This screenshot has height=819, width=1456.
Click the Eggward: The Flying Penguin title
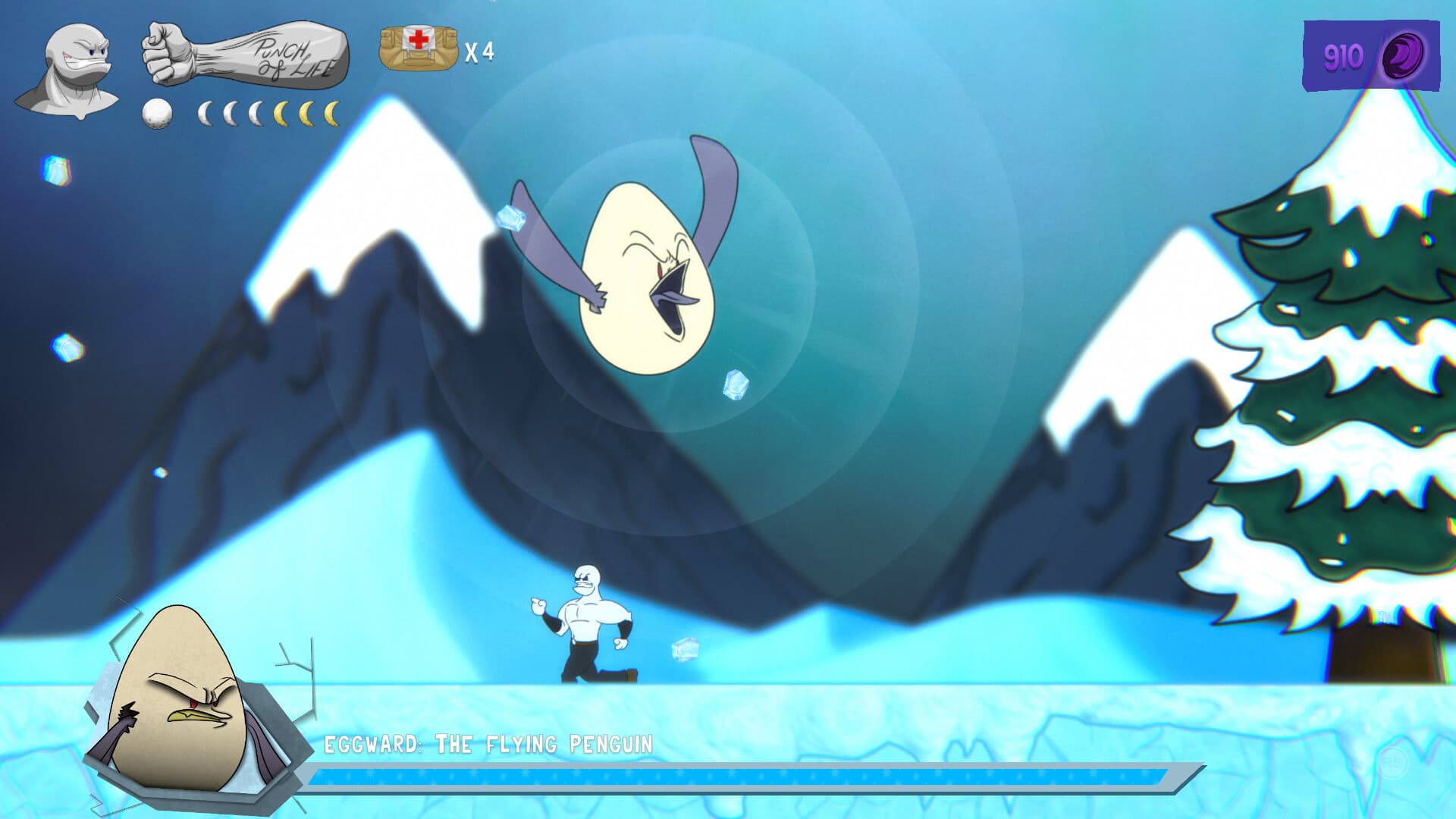pyautogui.click(x=489, y=744)
